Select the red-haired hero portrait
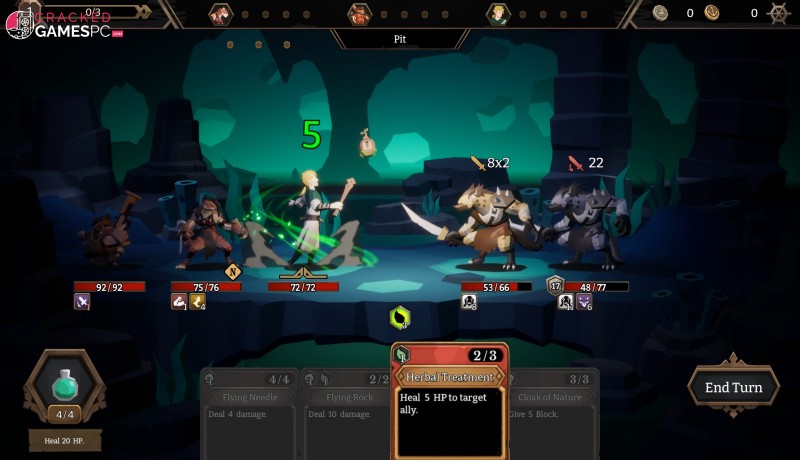This screenshot has height=460, width=800. 221,13
